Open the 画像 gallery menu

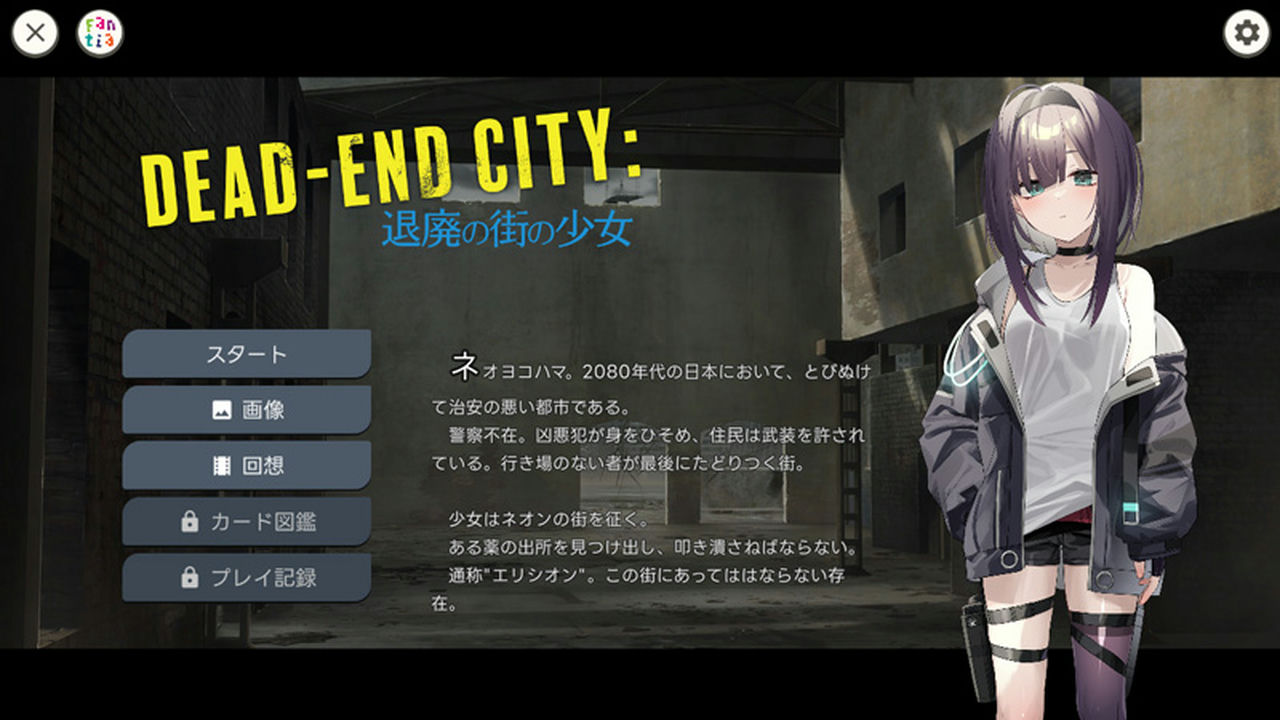pos(245,409)
